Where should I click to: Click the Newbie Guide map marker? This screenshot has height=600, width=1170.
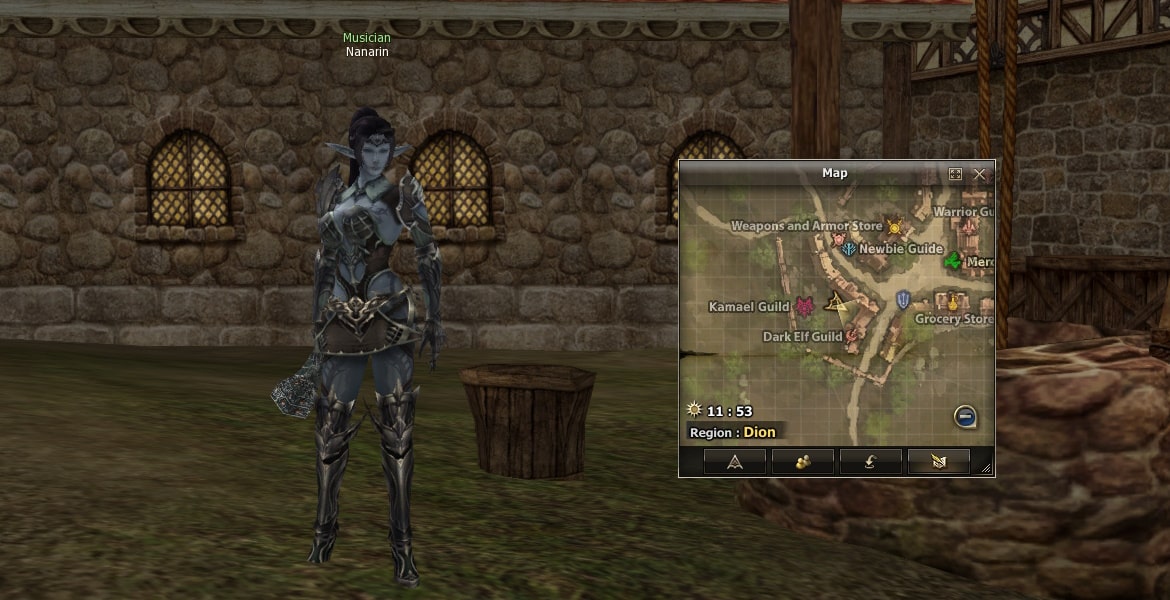(849, 249)
